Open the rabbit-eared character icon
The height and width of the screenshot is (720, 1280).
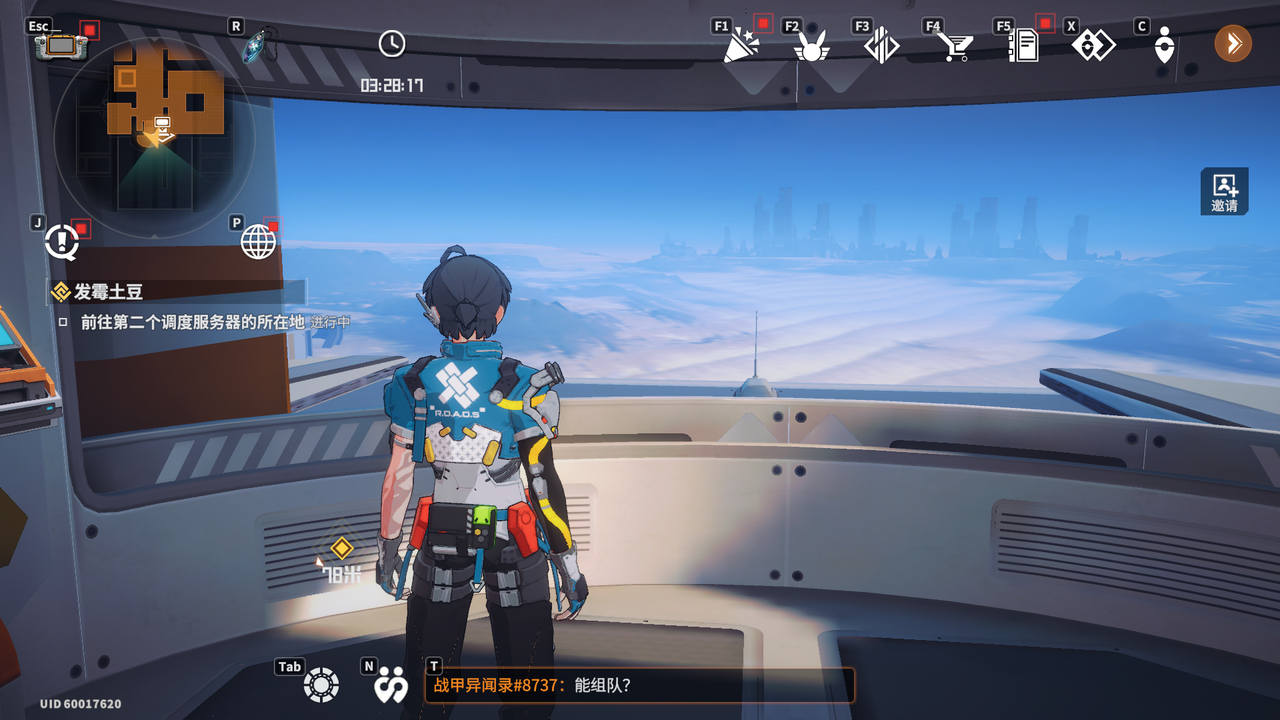811,46
